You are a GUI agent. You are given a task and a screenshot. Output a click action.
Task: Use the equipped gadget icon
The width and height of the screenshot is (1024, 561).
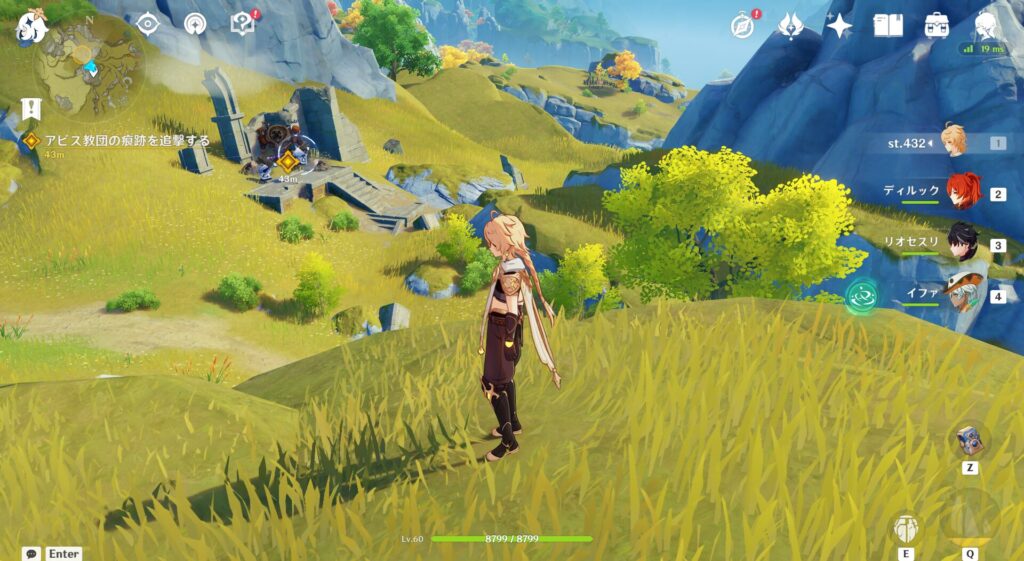[x=969, y=441]
